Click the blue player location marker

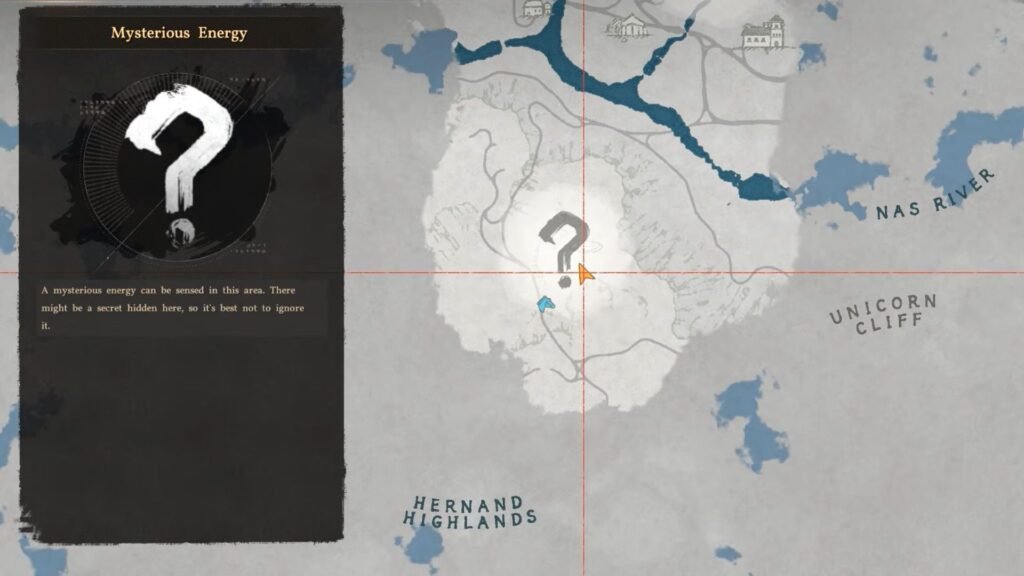(x=545, y=303)
